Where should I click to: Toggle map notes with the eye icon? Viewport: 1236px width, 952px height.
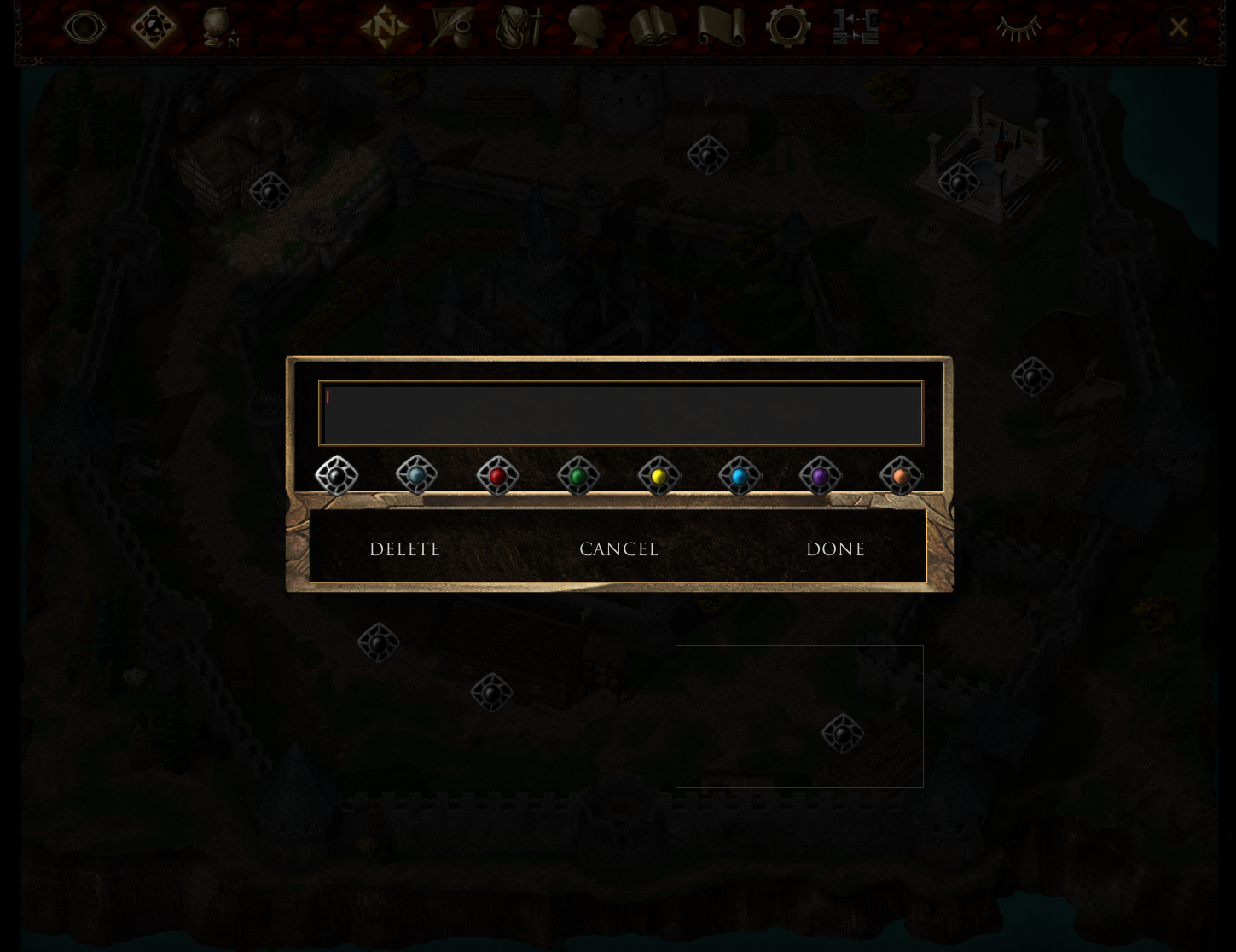(84, 26)
